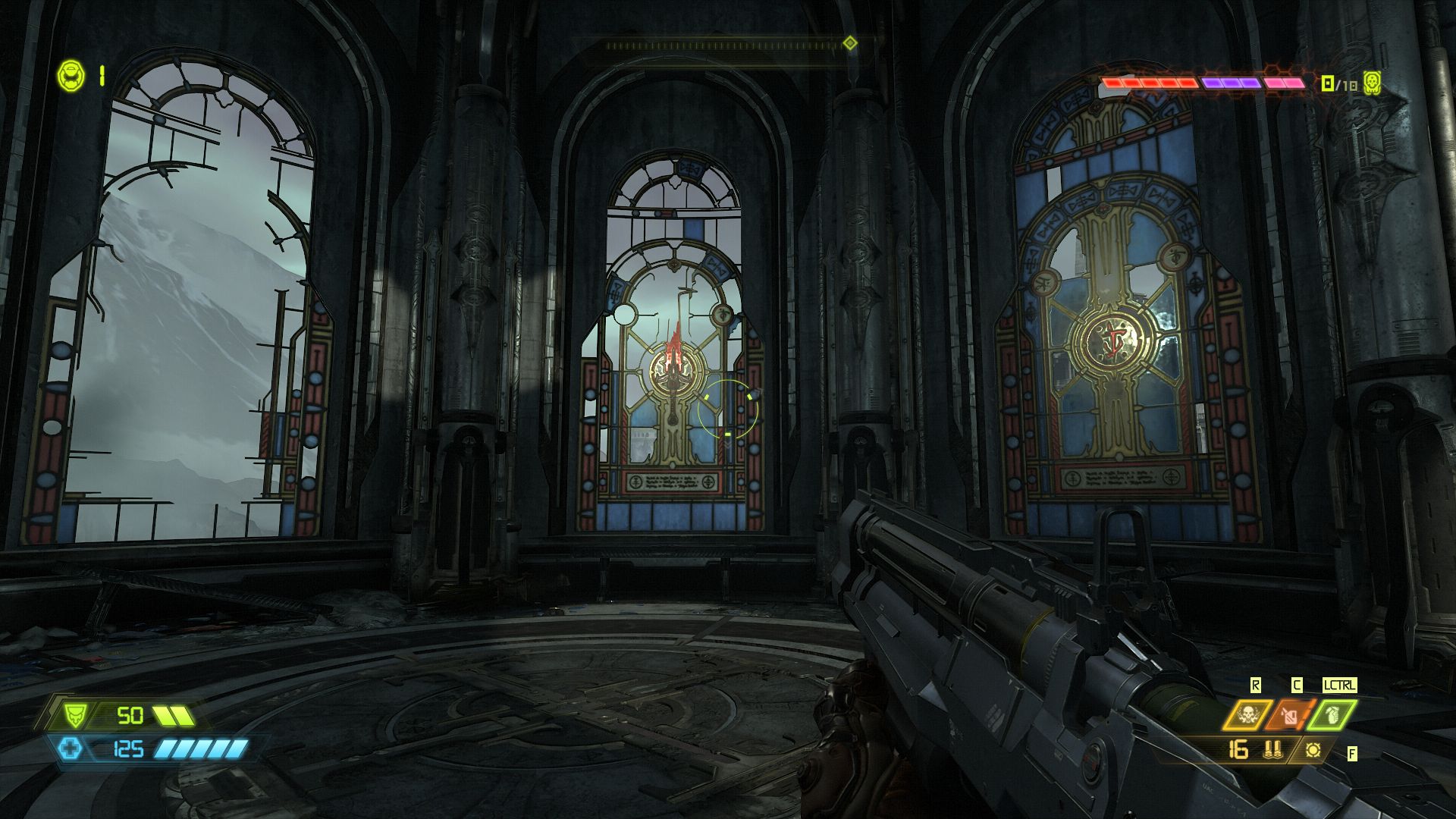Click the green armor shield icon
The height and width of the screenshot is (819, 1456).
click(74, 715)
